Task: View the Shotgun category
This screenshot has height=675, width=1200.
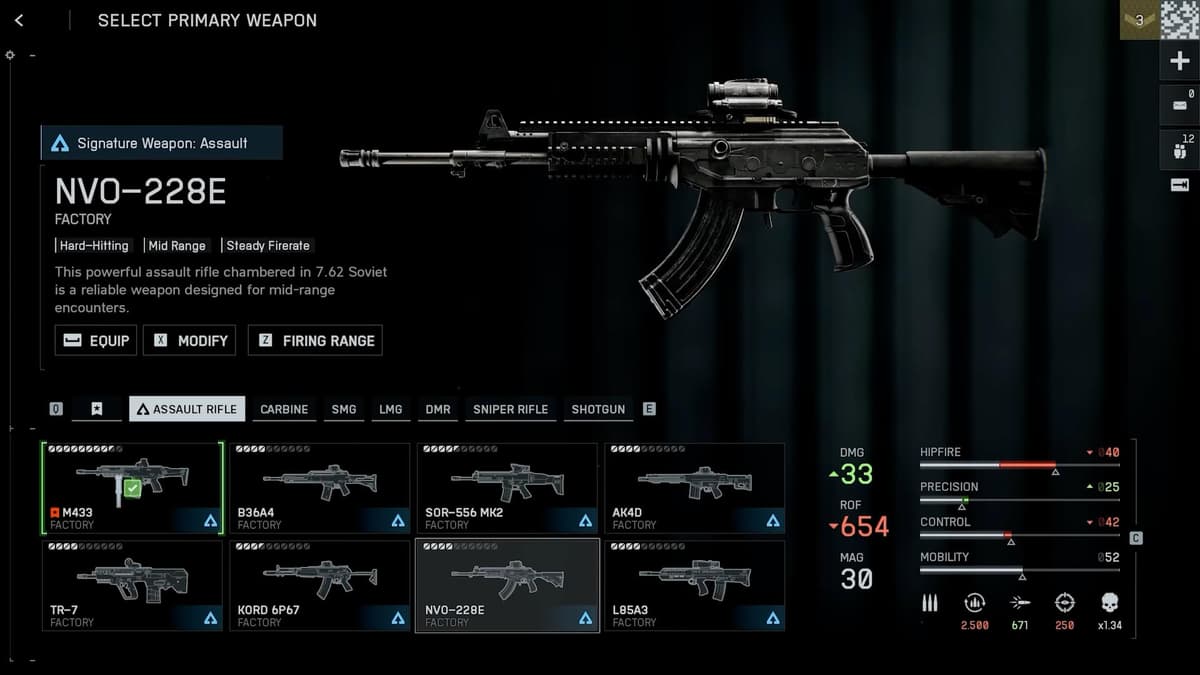Action: (598, 409)
